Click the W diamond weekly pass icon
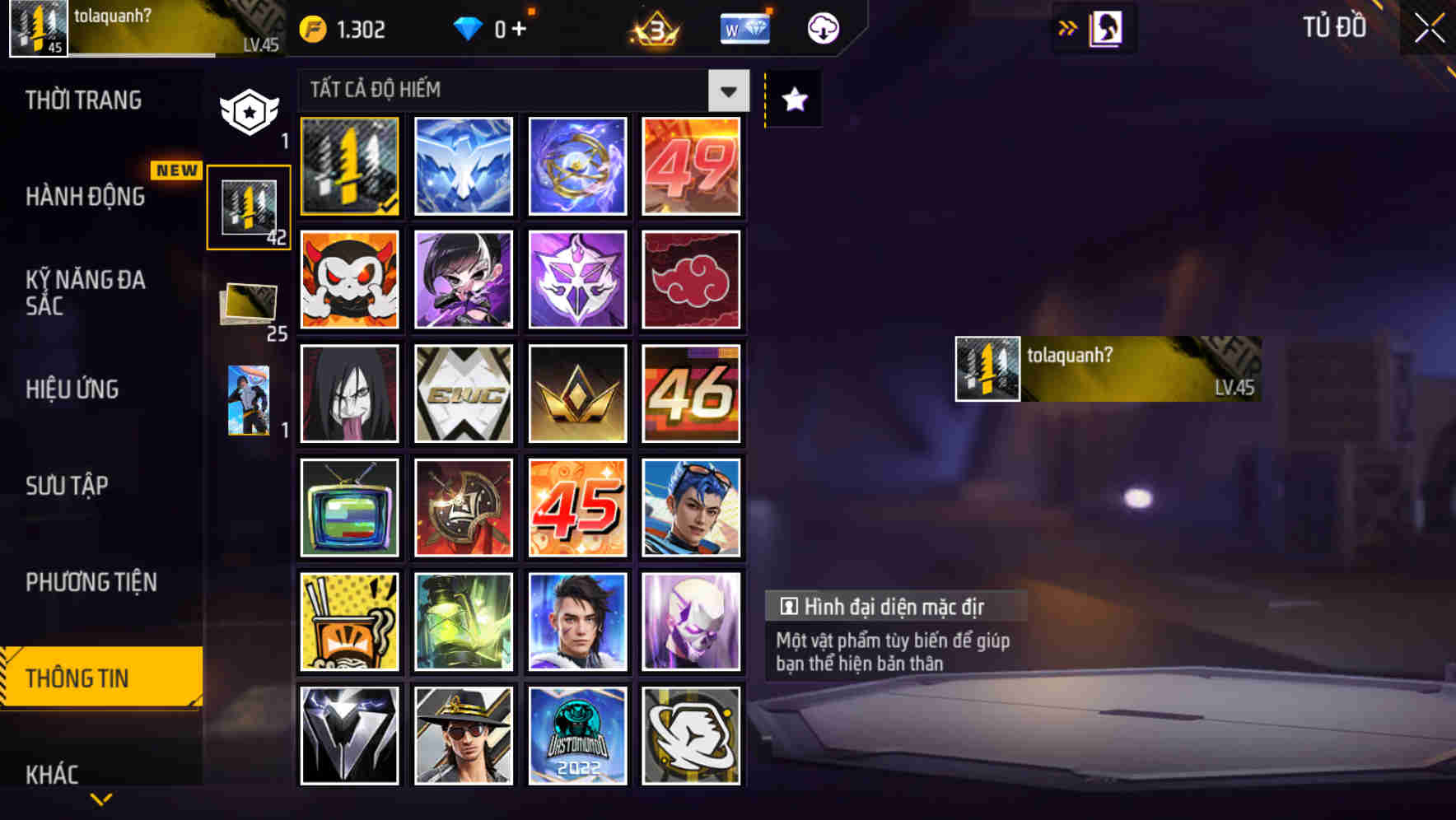 tap(744, 27)
